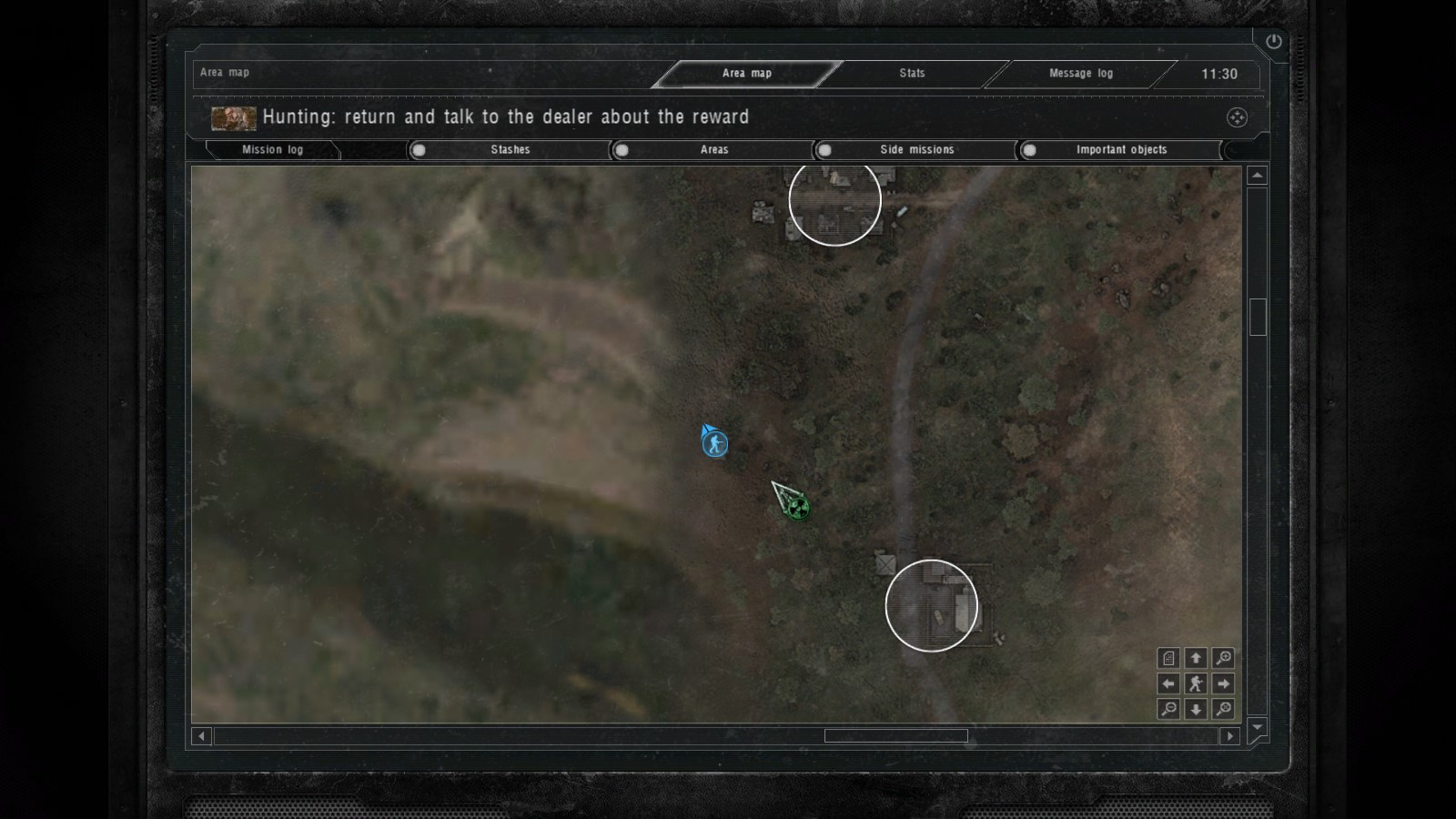Click the horizontal scrollbar's right arrow

coord(1230,736)
